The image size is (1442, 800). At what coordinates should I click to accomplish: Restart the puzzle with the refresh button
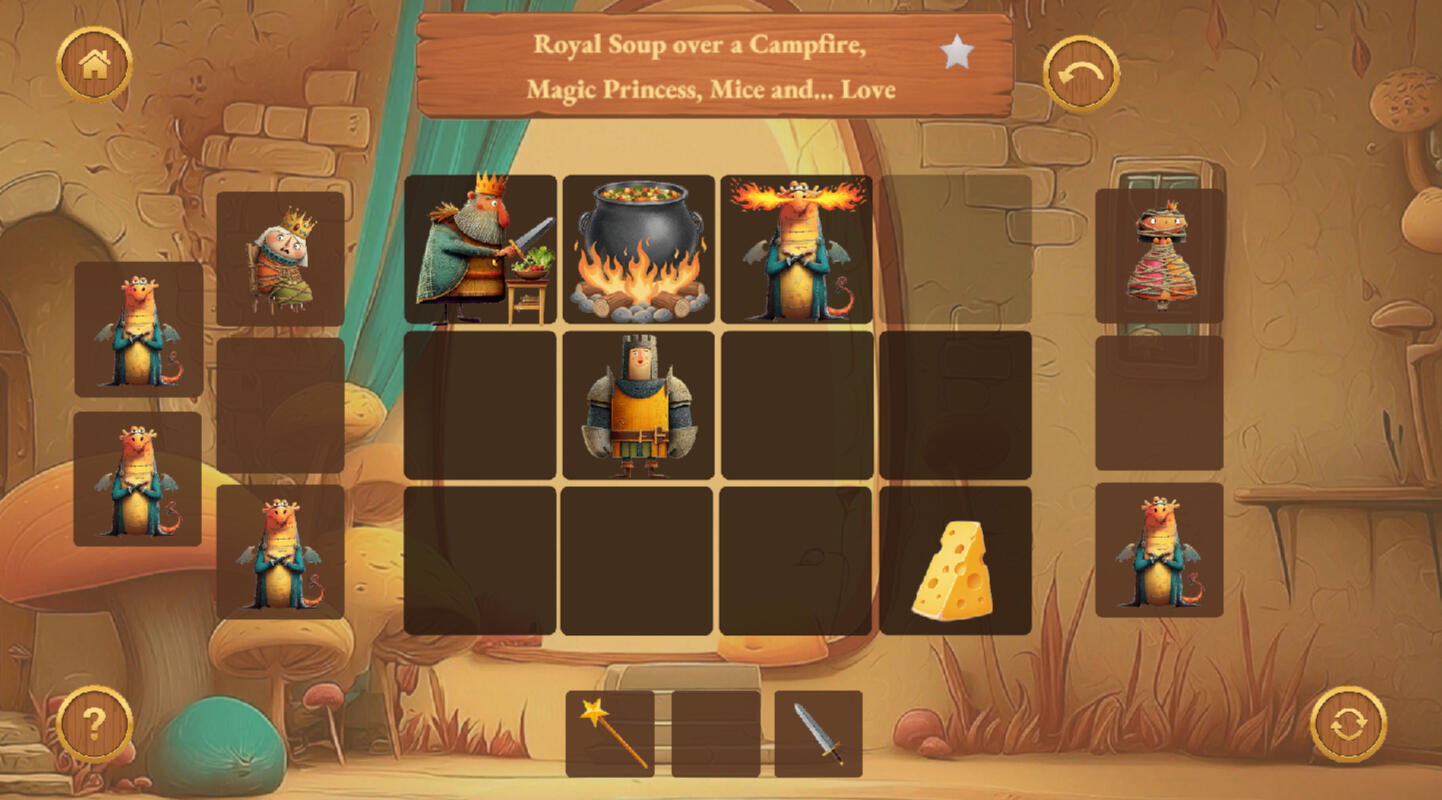(1348, 724)
